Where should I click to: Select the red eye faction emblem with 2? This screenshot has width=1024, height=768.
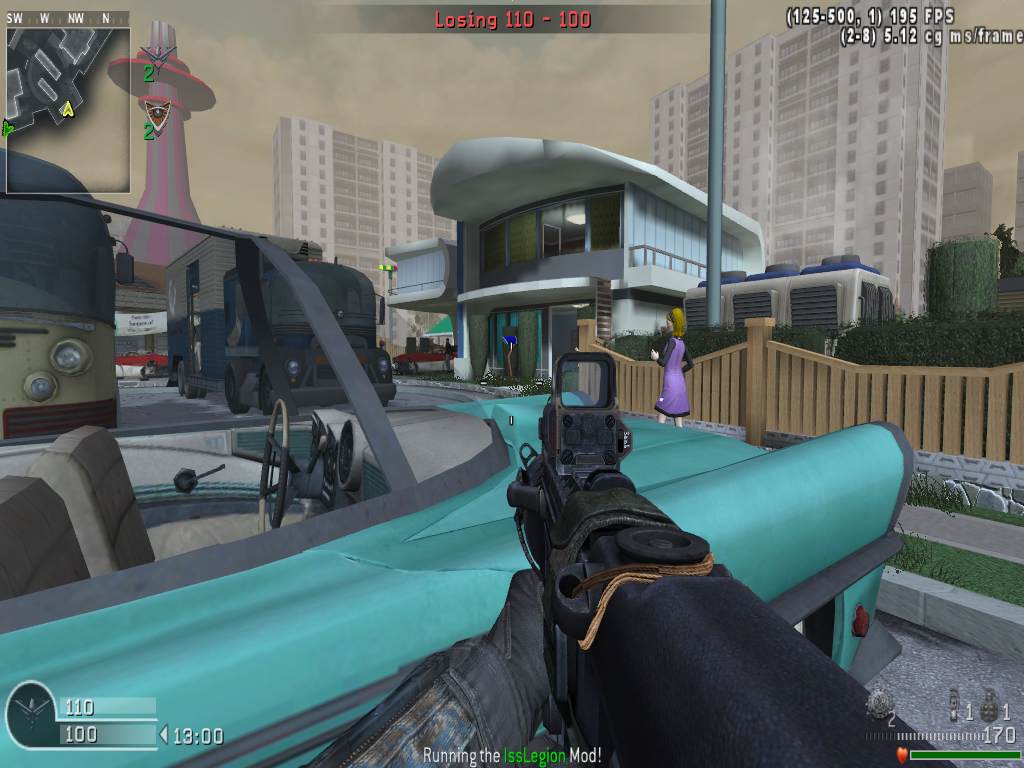[156, 111]
